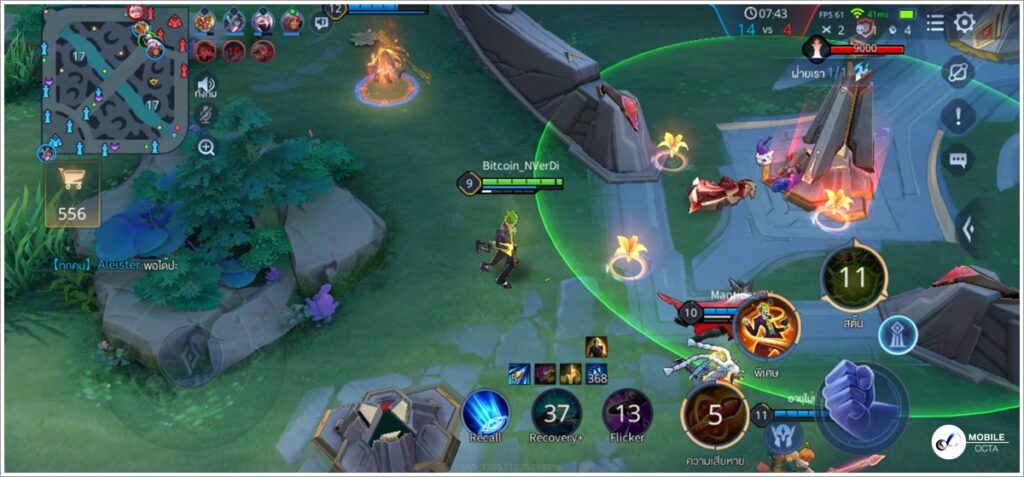Toggle the speaker voice chat icon
The width and height of the screenshot is (1024, 477).
pos(207,85)
